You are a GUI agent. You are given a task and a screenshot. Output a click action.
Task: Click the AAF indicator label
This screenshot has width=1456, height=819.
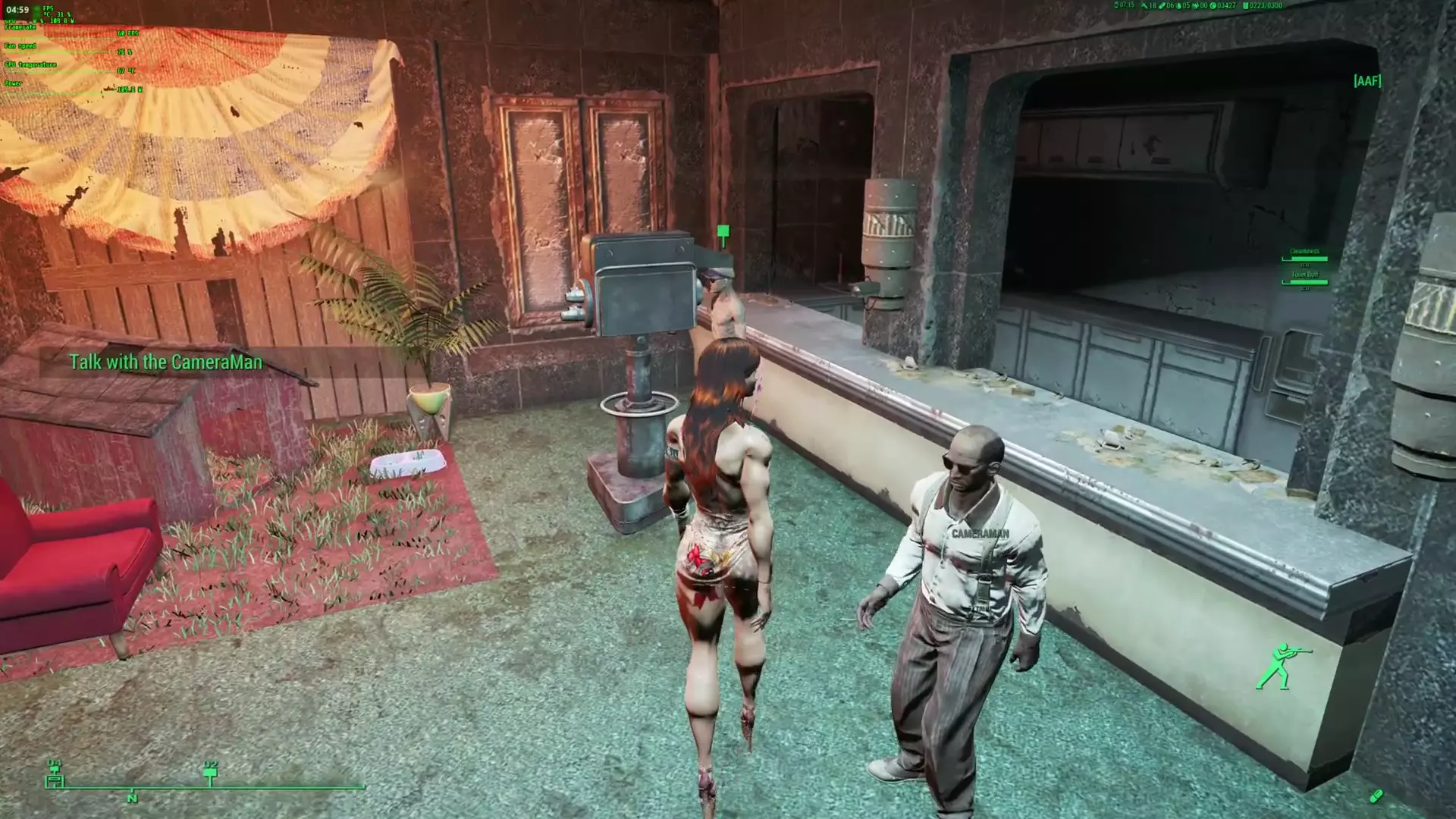pyautogui.click(x=1367, y=80)
